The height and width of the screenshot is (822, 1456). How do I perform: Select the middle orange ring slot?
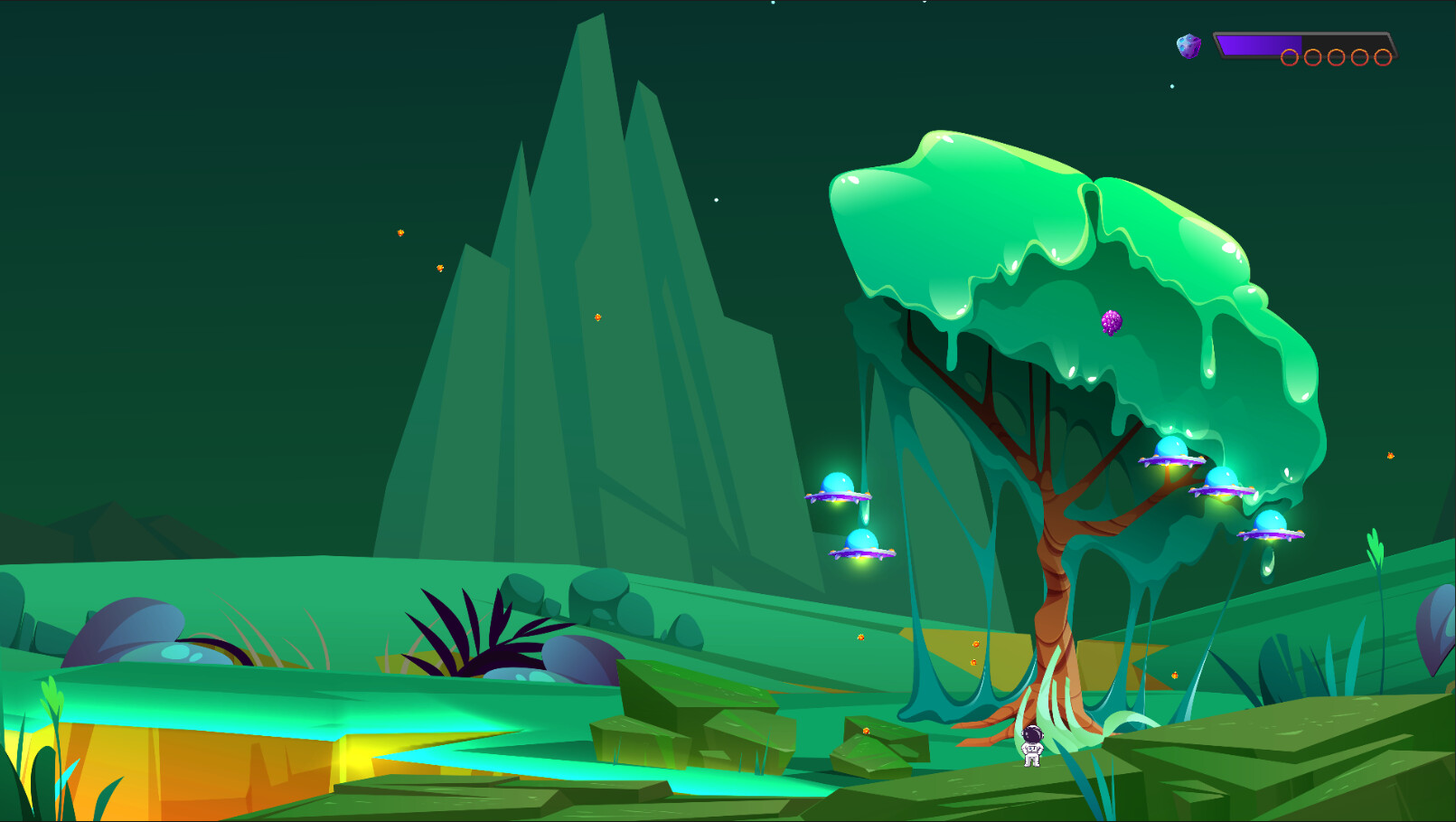(1336, 57)
